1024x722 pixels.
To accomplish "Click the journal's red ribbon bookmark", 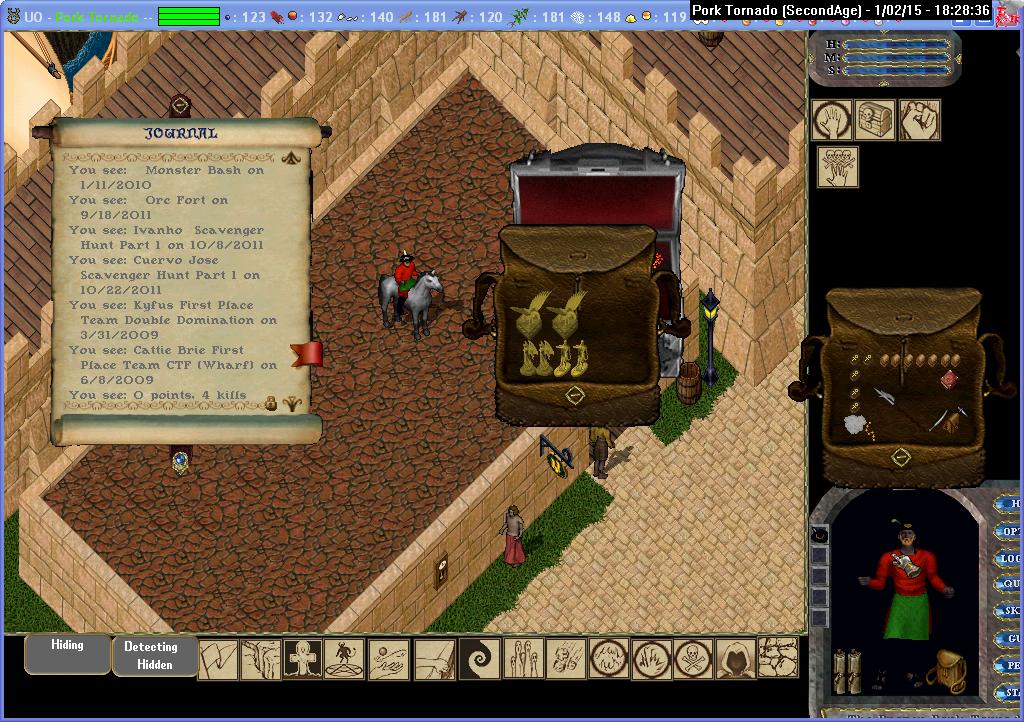I will (307, 353).
